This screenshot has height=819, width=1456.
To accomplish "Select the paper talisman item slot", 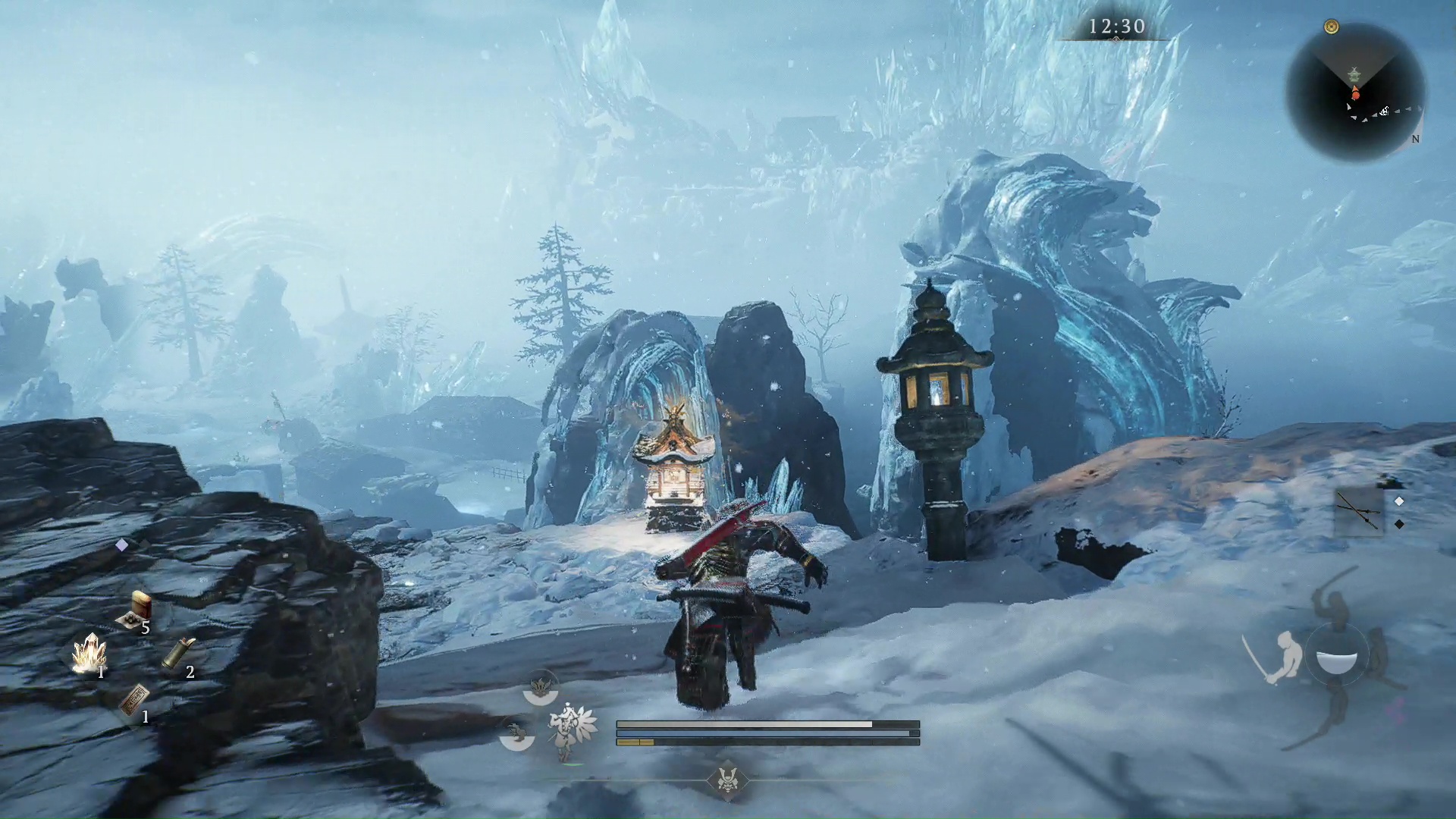I will click(133, 699).
